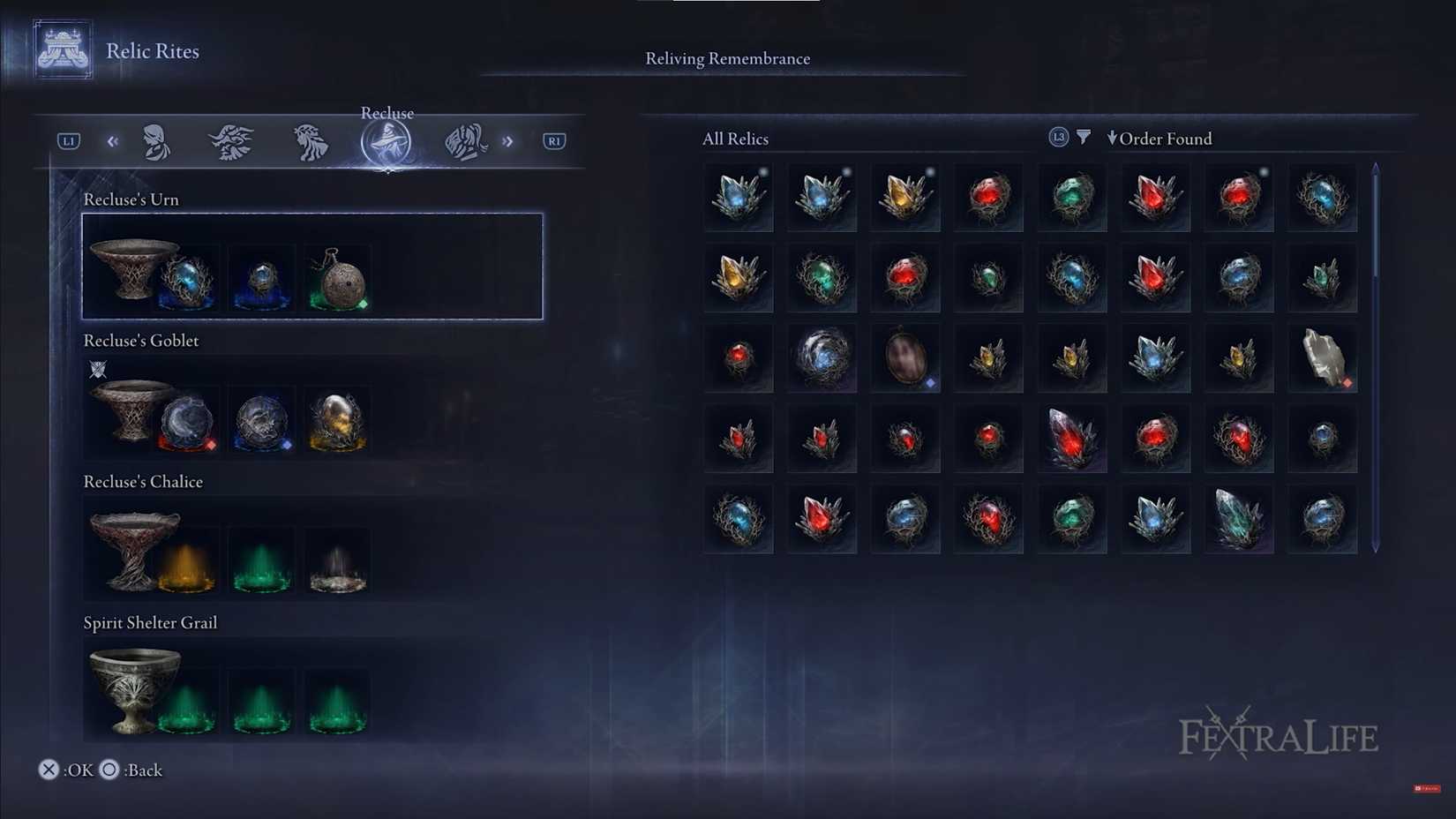The image size is (1456, 819).
Task: Select the Reliving Remembrance header tab
Action: tap(727, 58)
